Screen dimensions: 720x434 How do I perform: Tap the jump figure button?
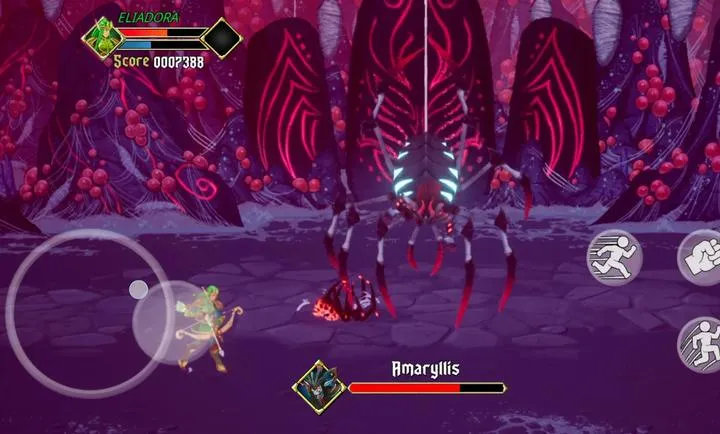click(x=704, y=345)
